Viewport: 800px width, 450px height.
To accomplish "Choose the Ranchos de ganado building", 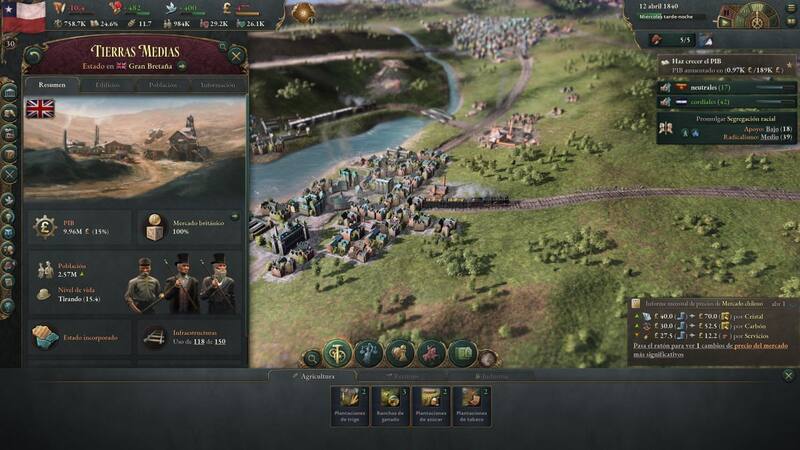I will [390, 407].
